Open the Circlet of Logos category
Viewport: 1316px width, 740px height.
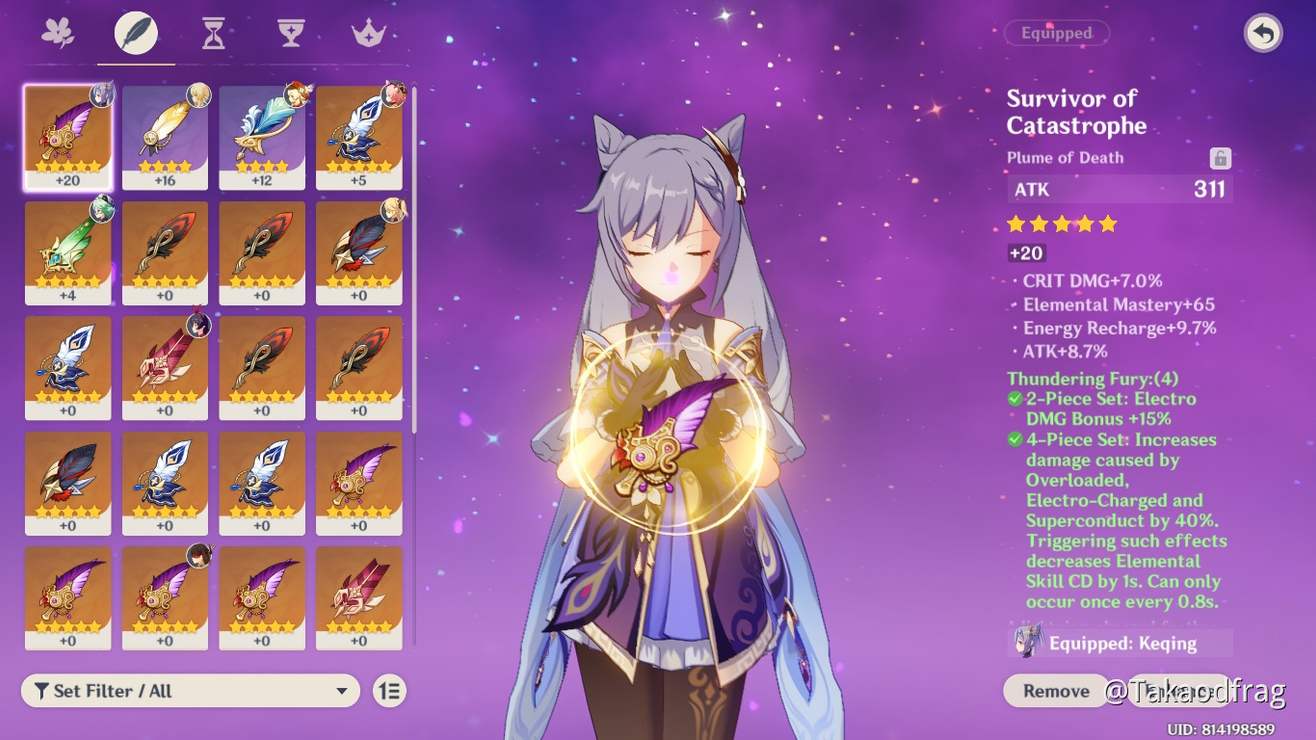click(369, 31)
